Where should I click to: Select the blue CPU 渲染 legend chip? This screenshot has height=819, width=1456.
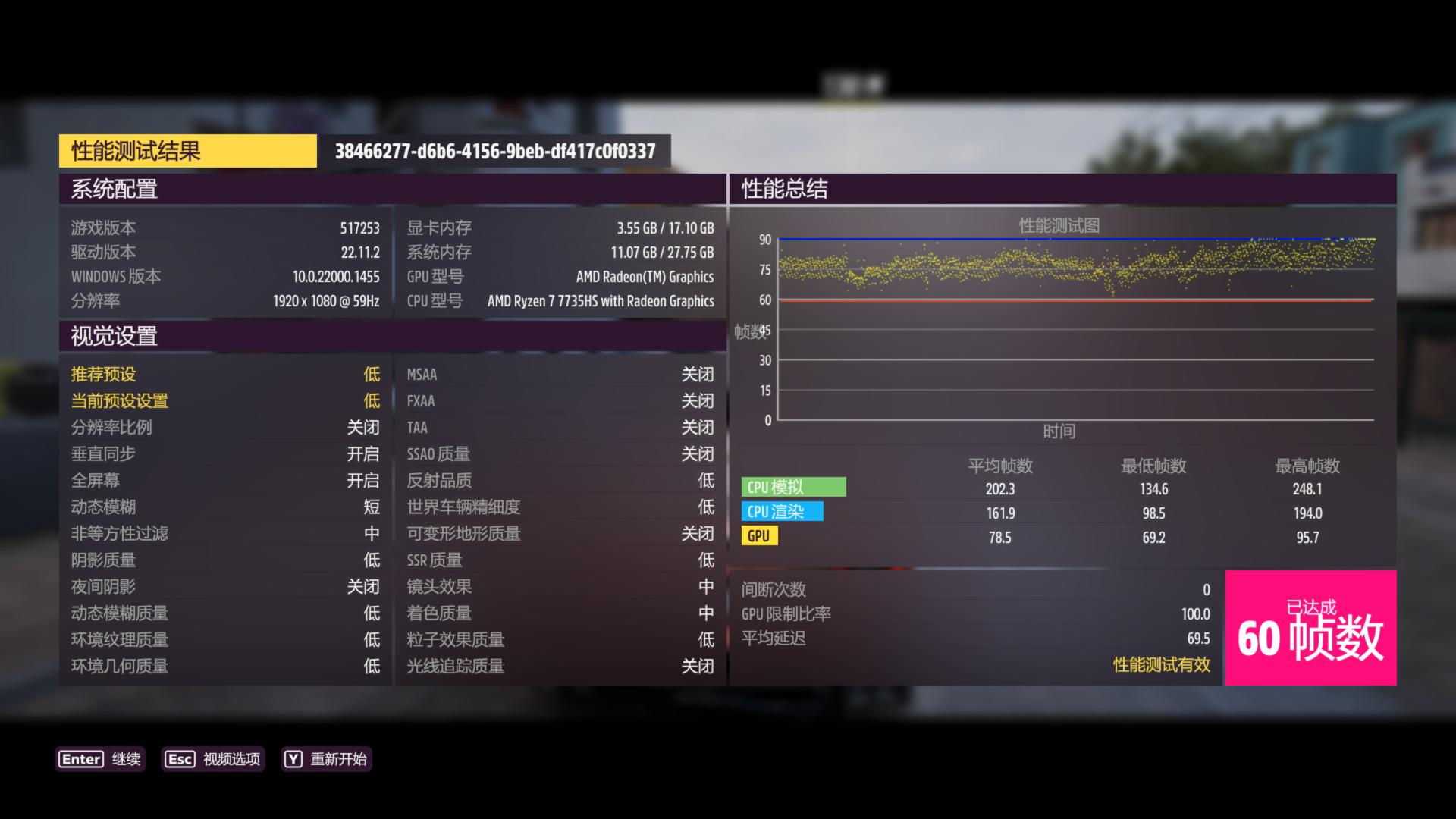pos(783,512)
